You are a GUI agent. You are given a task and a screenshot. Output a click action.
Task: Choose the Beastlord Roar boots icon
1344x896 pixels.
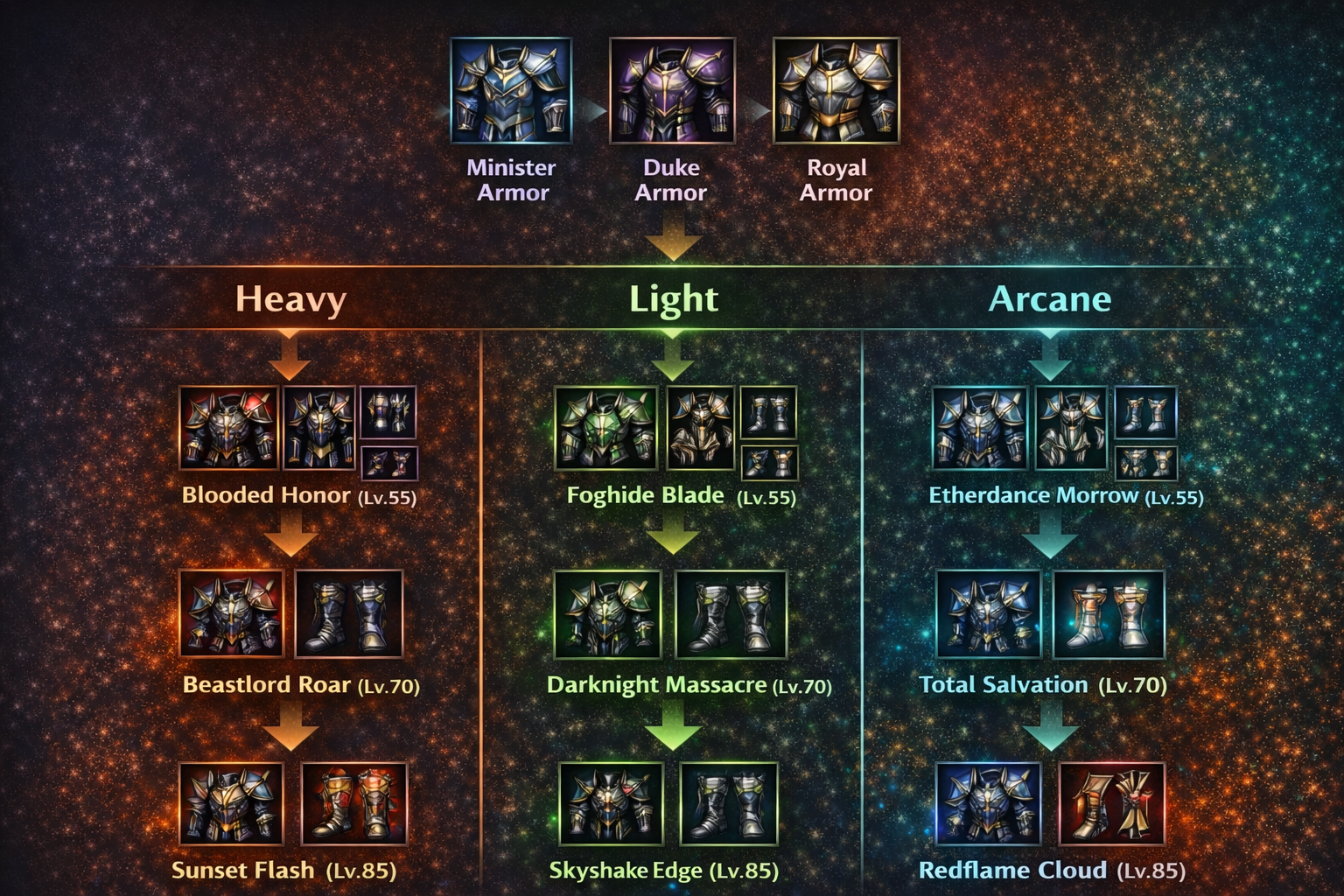[x=349, y=613]
